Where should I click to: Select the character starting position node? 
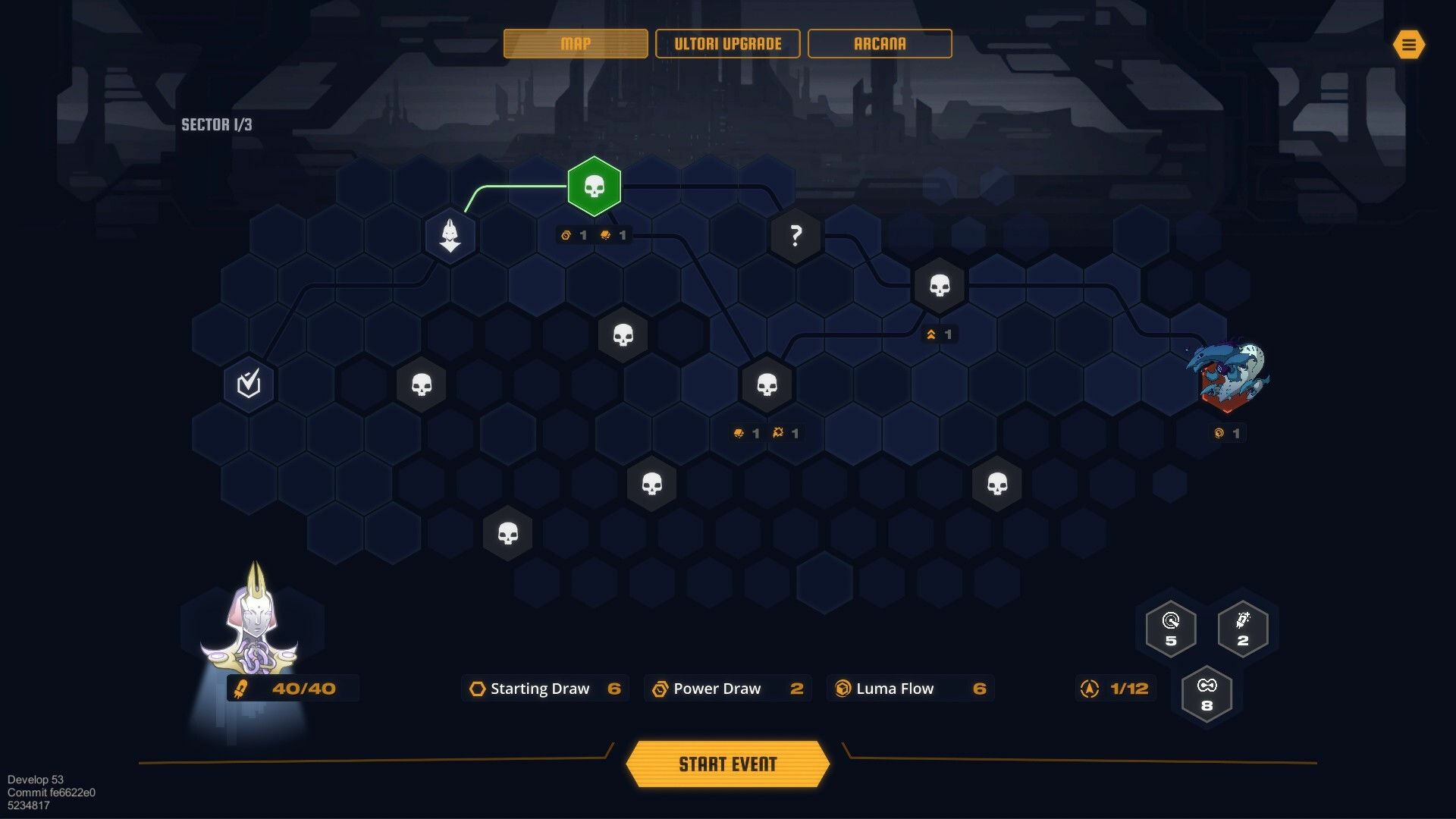[449, 235]
